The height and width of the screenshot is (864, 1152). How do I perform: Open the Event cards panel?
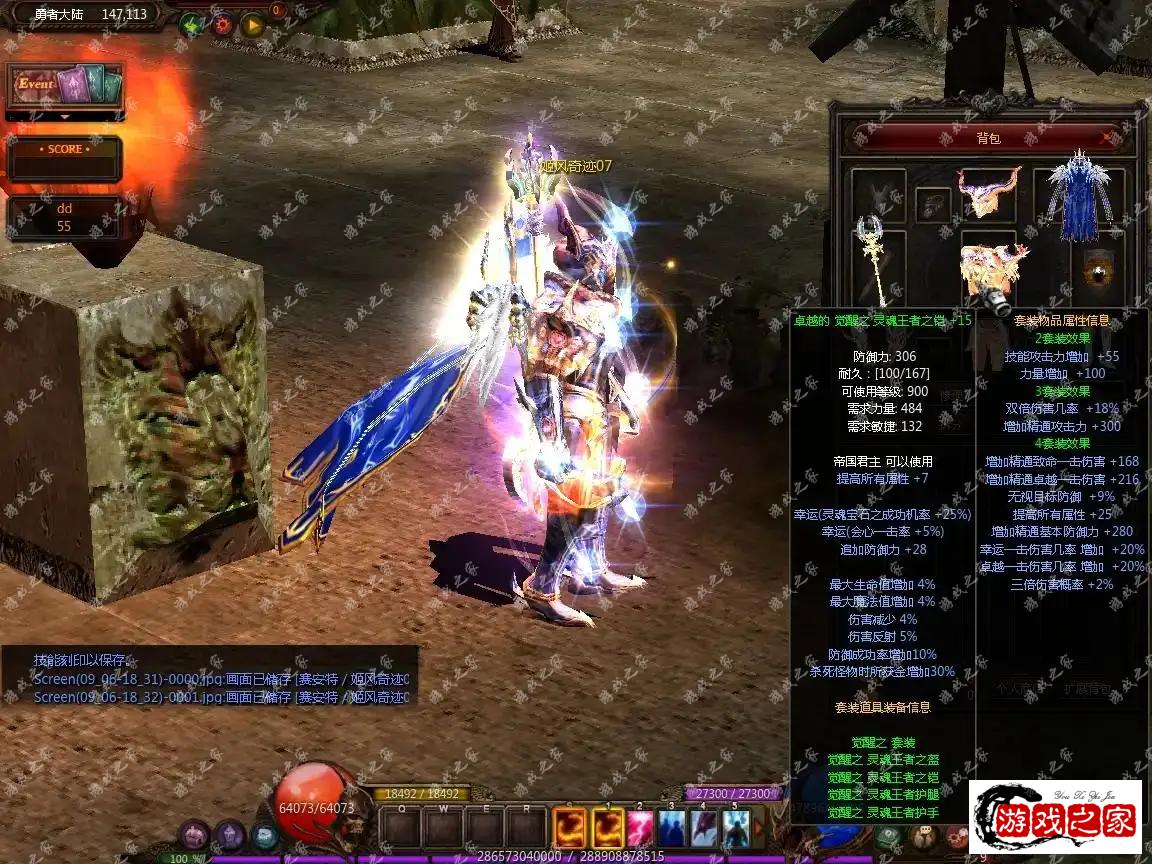click(66, 86)
